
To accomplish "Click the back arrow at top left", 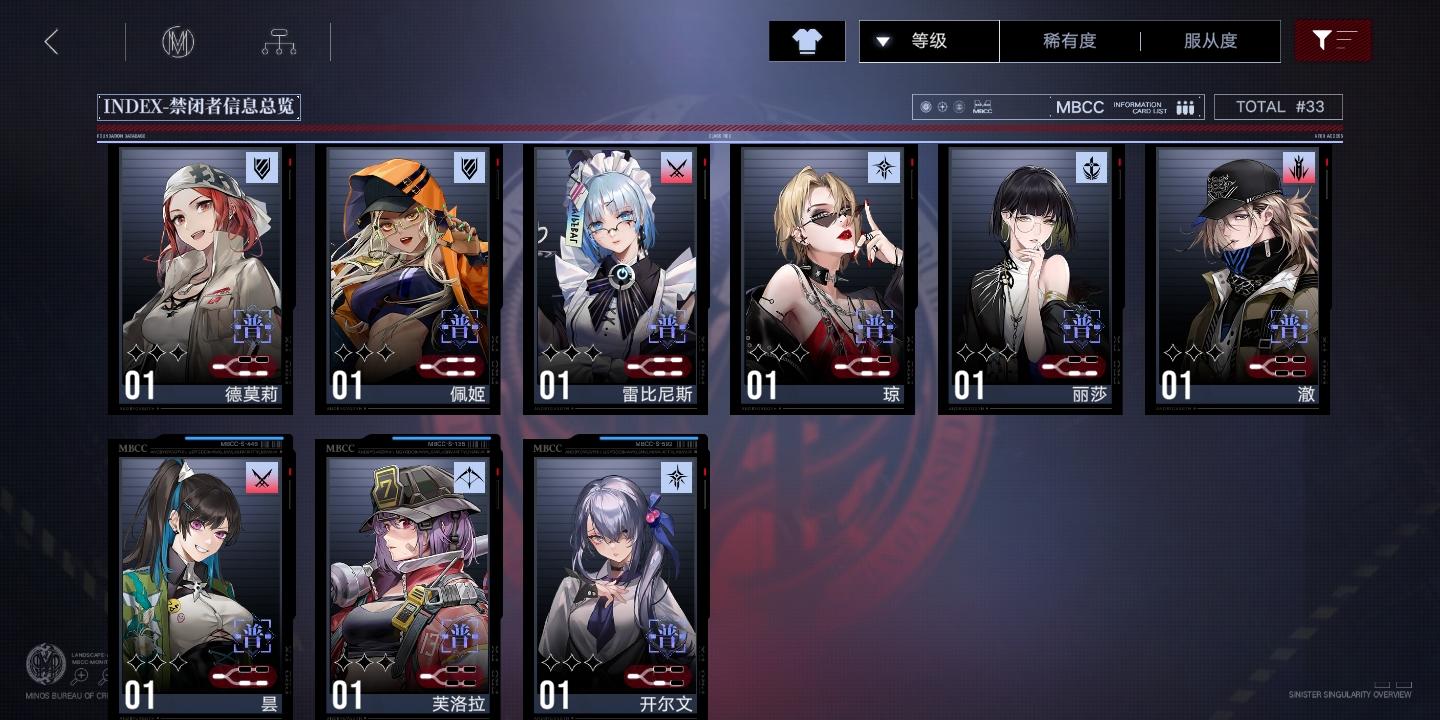I will (x=51, y=41).
